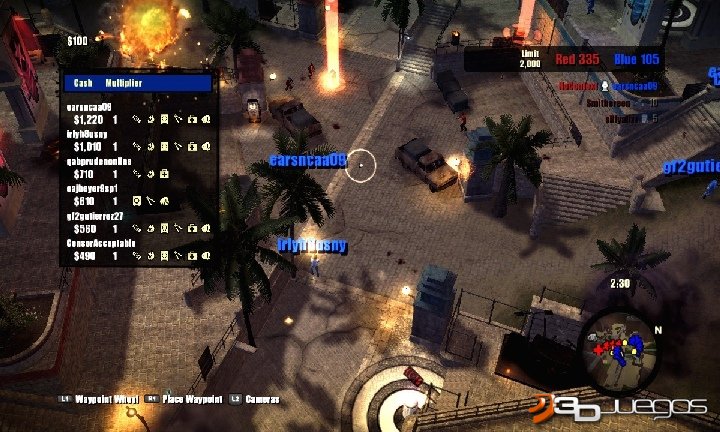720x432 pixels.
Task: Click the Cash column header
Action: coord(84,83)
